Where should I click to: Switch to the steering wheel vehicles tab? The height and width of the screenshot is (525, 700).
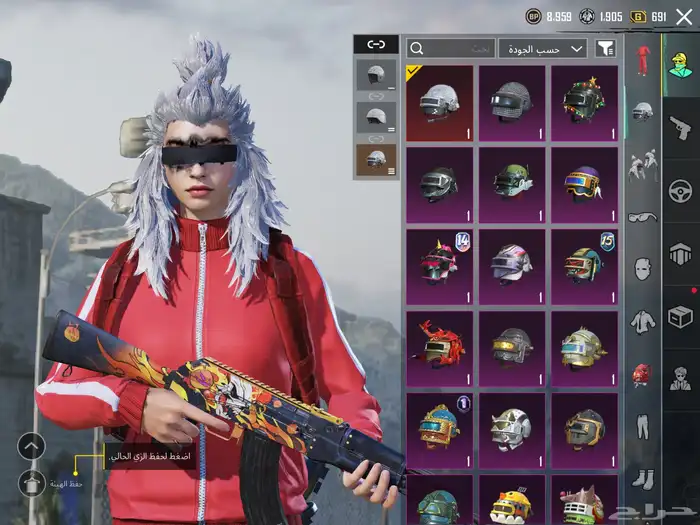(x=681, y=190)
